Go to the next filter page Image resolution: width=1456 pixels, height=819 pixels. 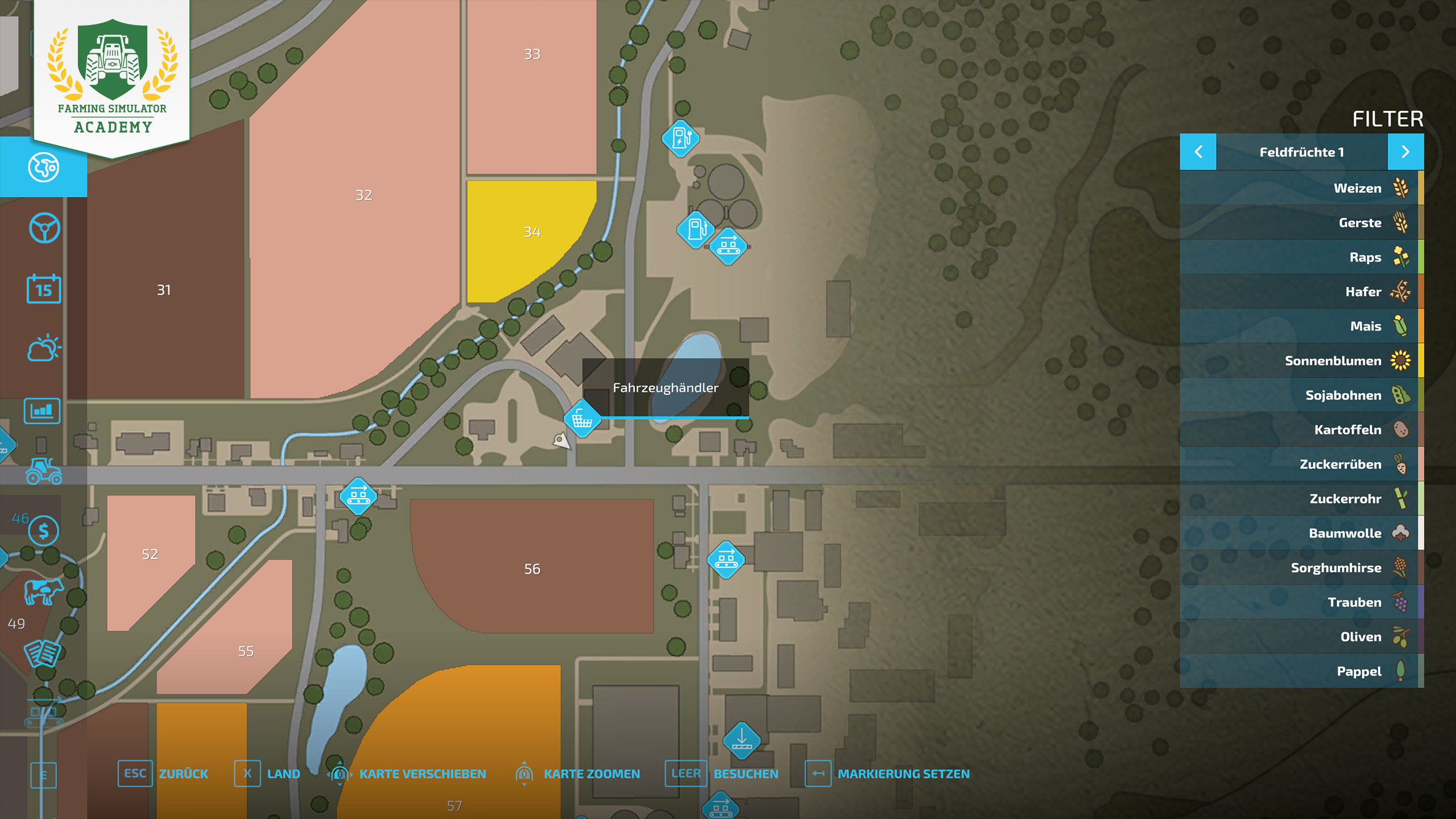coord(1405,152)
